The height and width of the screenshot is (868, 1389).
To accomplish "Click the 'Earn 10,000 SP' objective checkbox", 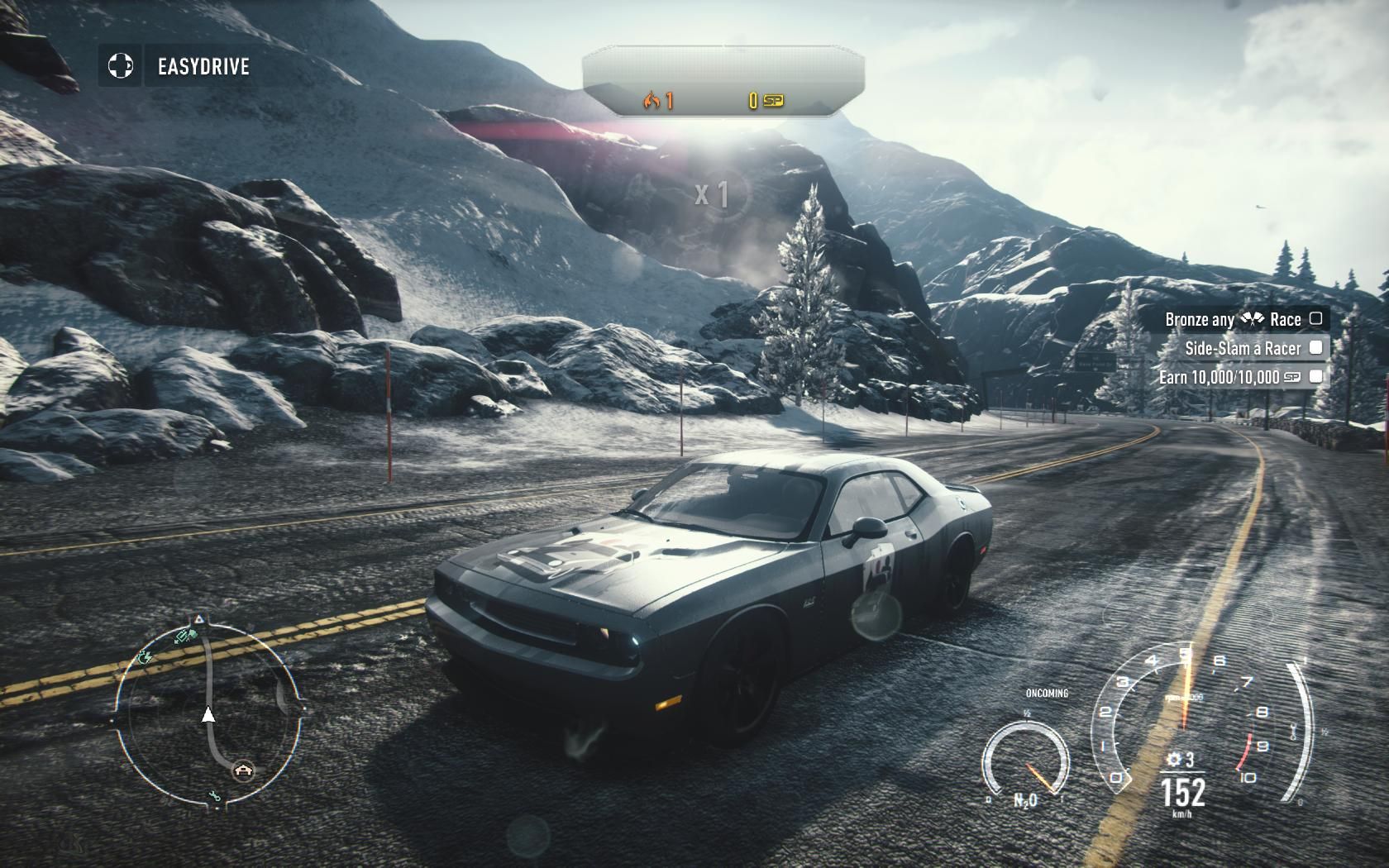I will pyautogui.click(x=1316, y=377).
